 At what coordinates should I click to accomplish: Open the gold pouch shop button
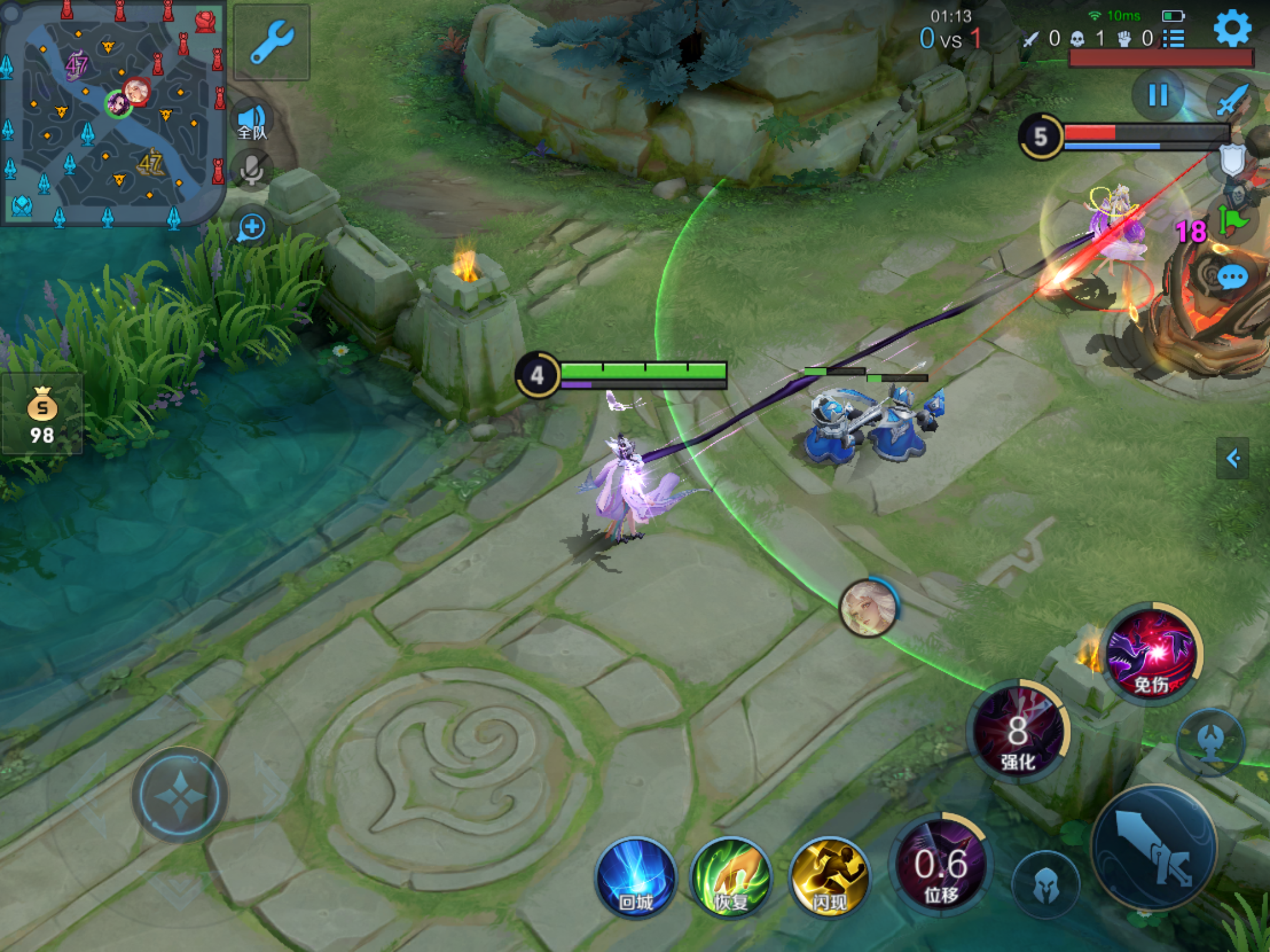[x=42, y=414]
